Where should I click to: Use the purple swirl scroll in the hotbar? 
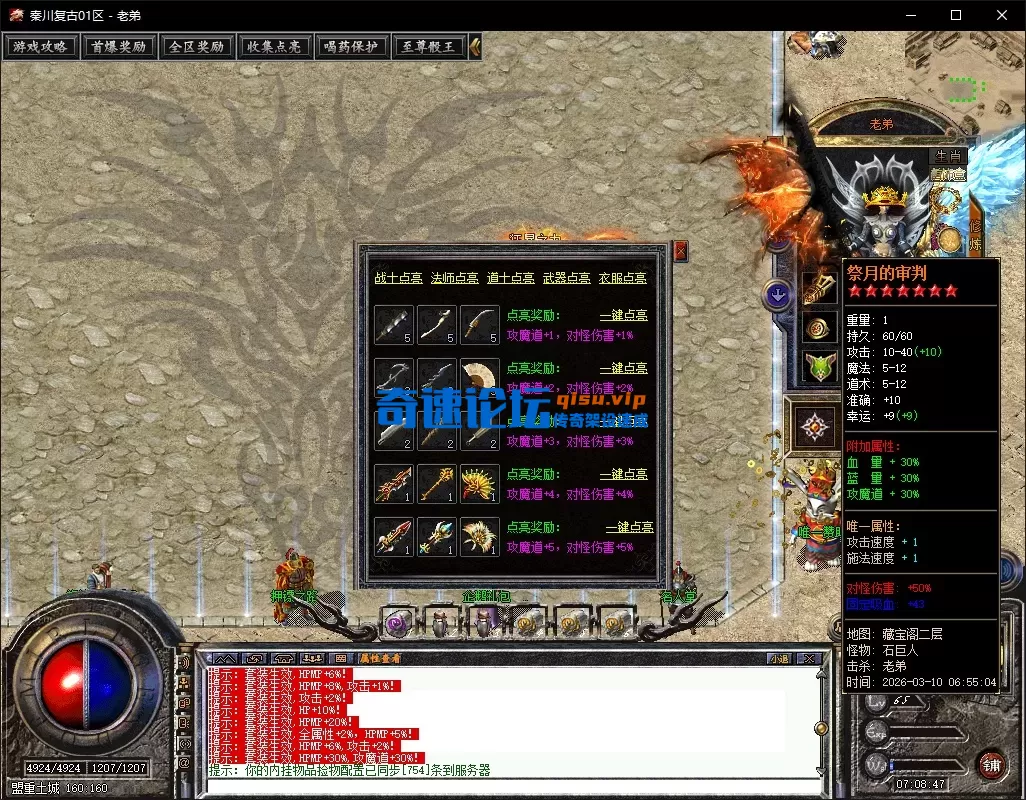pyautogui.click(x=397, y=623)
